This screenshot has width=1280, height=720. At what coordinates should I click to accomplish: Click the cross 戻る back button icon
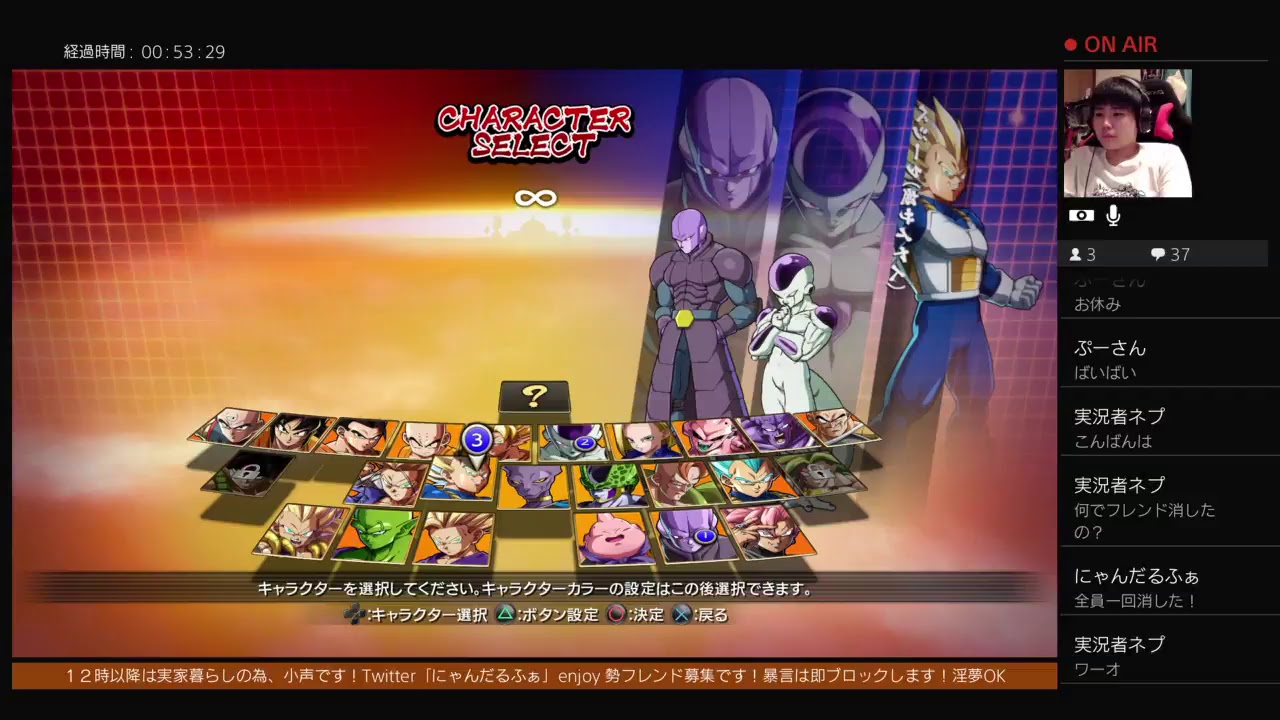click(x=681, y=614)
